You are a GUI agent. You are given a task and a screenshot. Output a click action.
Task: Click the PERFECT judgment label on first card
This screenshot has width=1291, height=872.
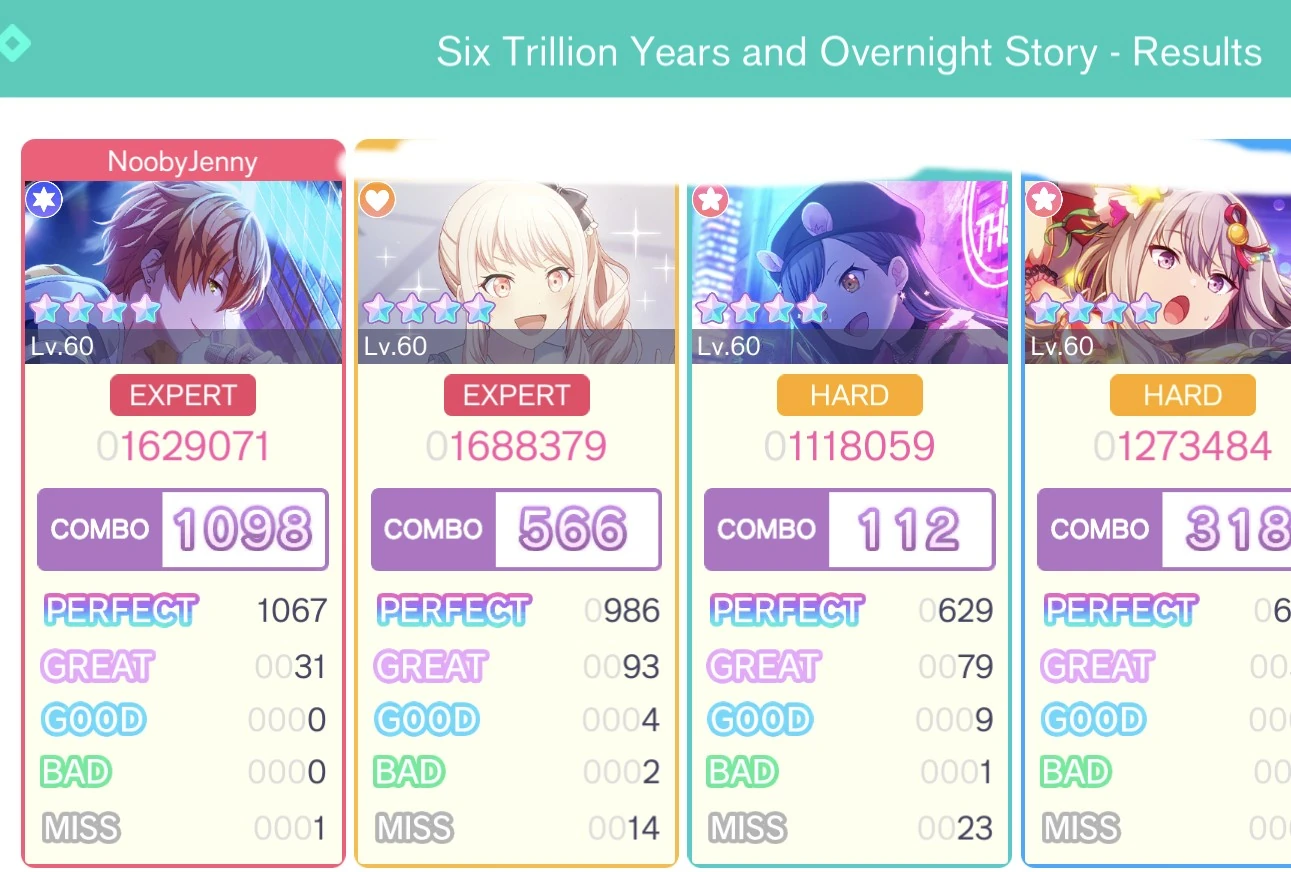[120, 611]
